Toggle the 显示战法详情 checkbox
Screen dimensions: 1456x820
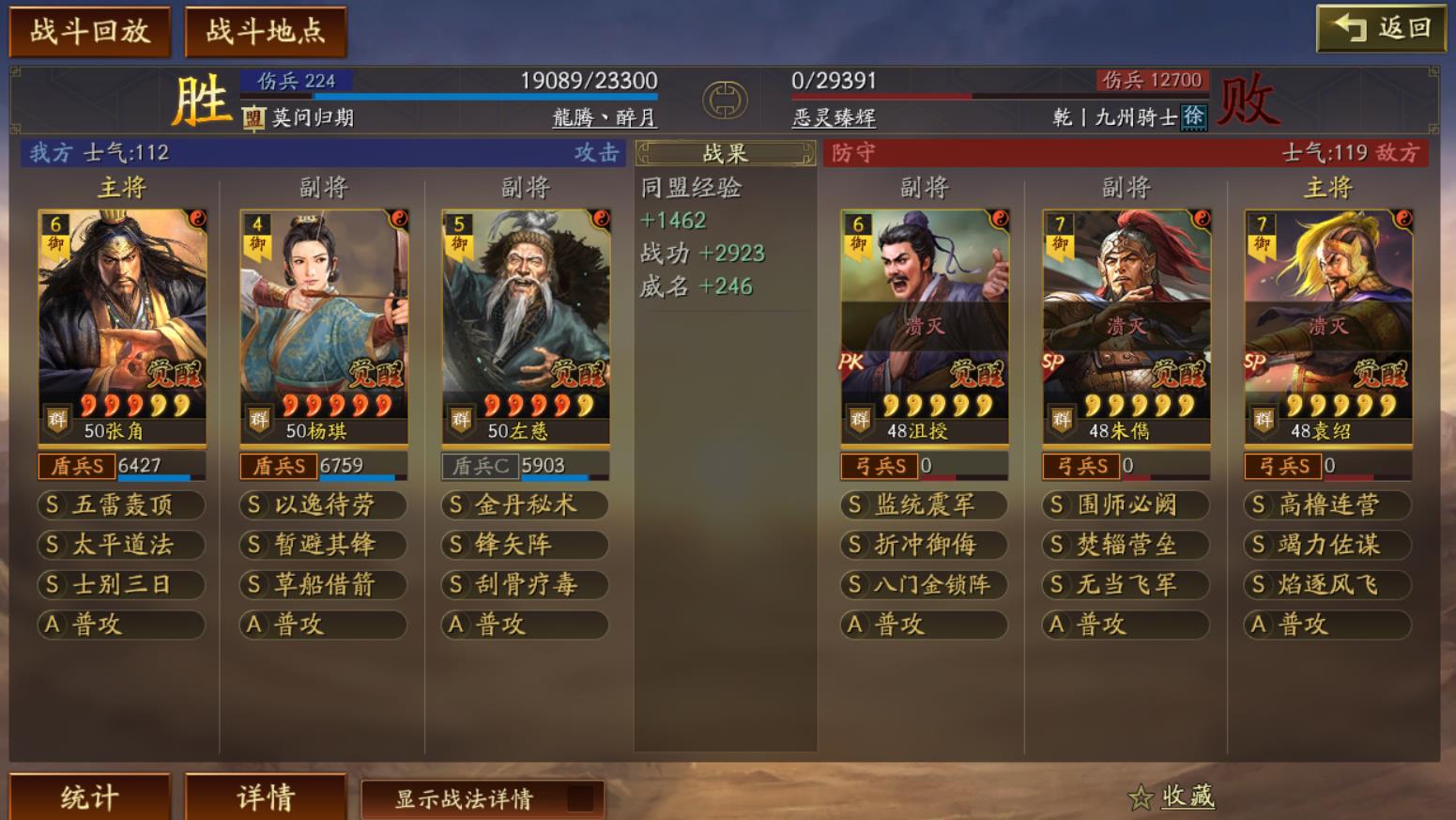pyautogui.click(x=579, y=798)
